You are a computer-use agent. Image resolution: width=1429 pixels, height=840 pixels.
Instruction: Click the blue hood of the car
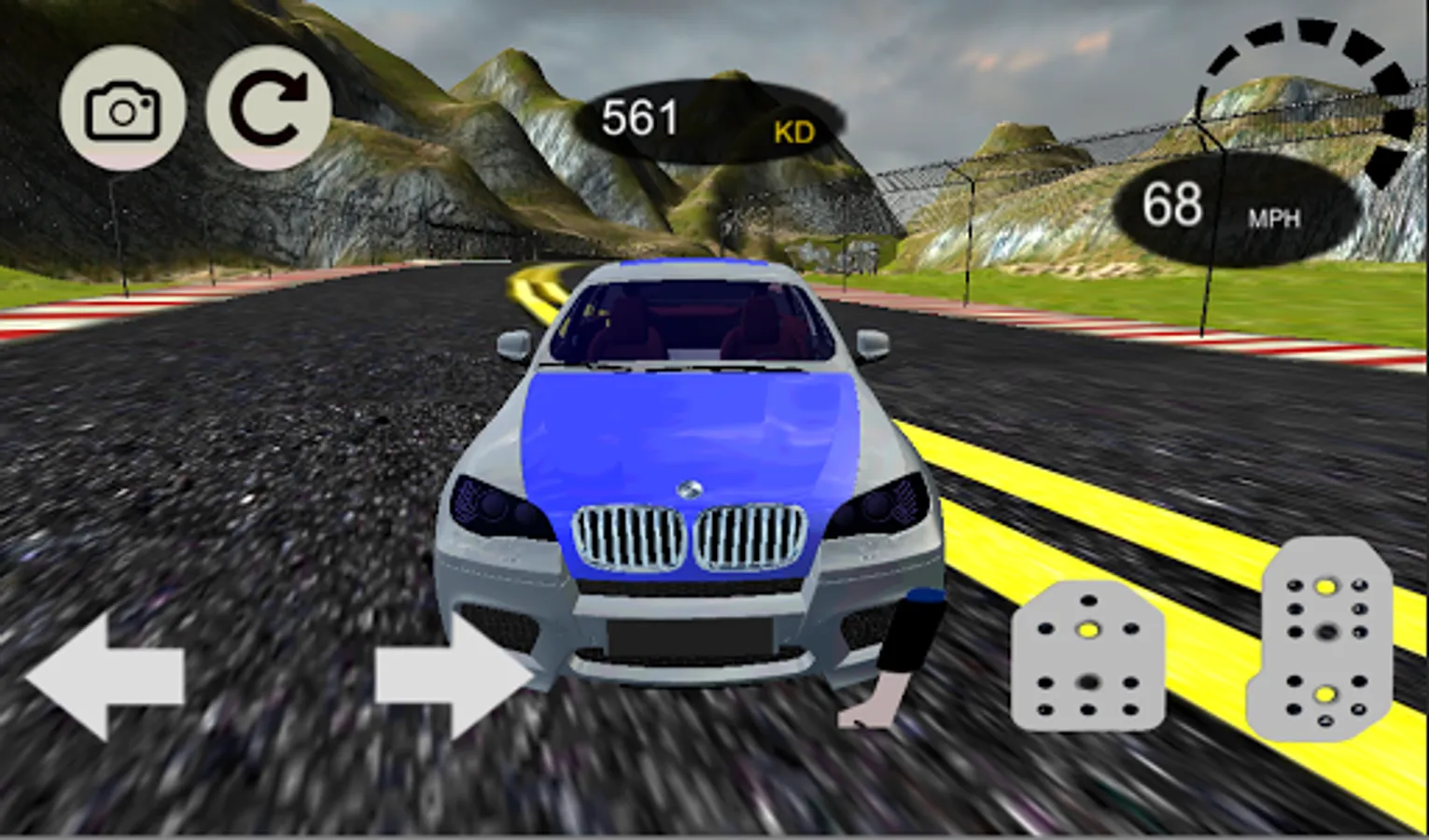click(691, 429)
